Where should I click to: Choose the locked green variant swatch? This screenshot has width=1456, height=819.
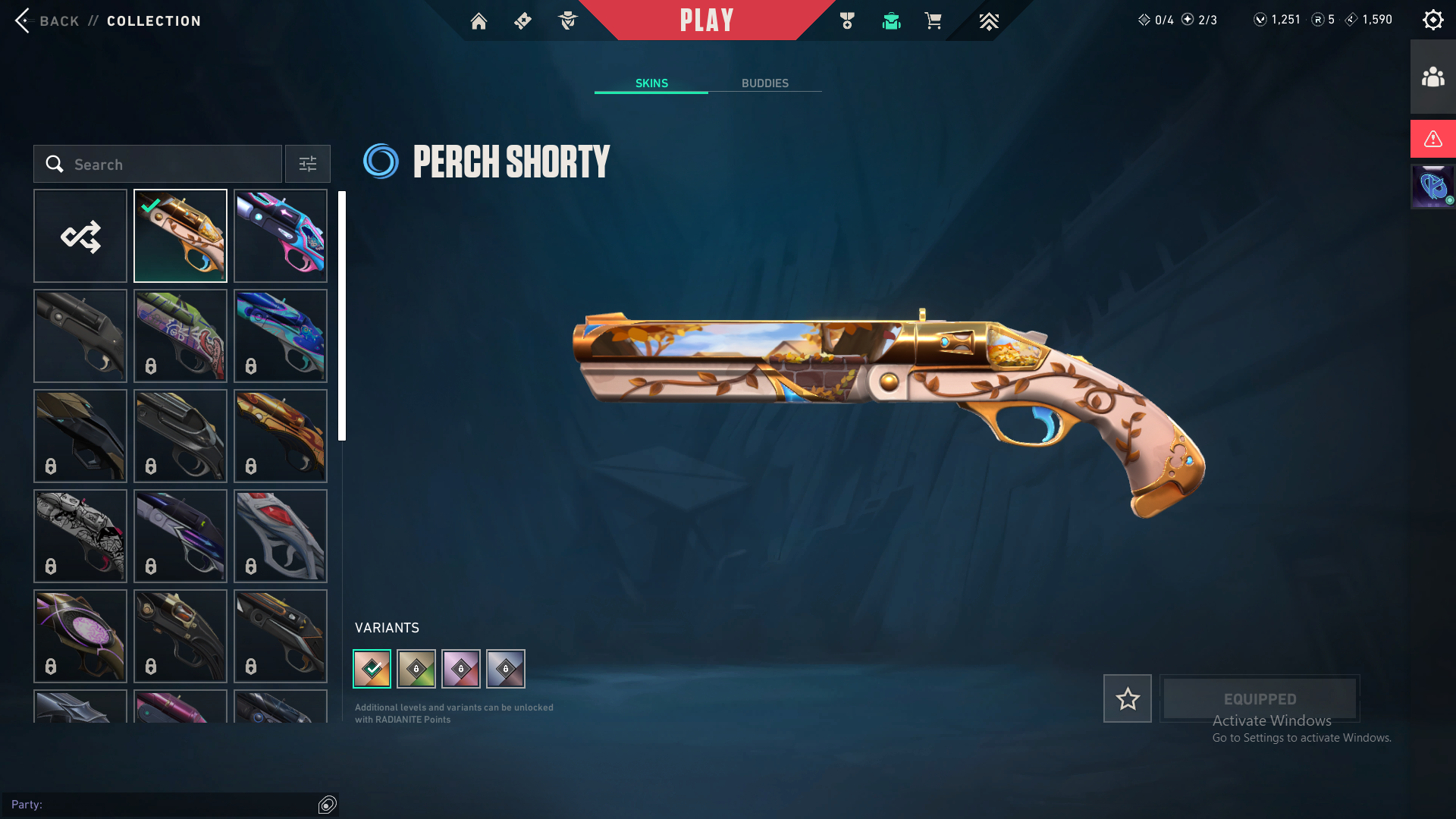coord(416,669)
